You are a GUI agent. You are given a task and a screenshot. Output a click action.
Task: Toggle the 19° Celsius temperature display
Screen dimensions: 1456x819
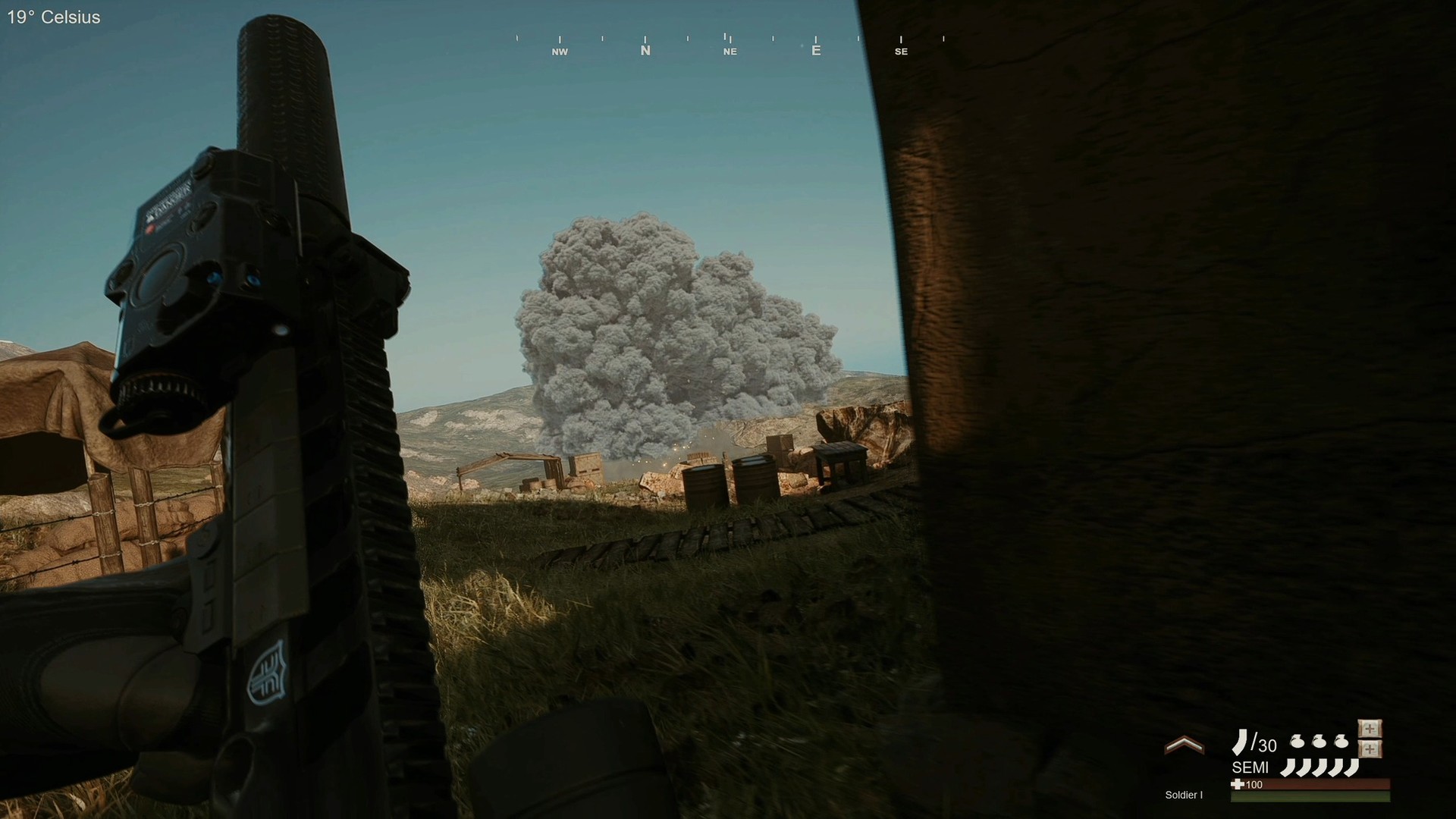pyautogui.click(x=53, y=17)
